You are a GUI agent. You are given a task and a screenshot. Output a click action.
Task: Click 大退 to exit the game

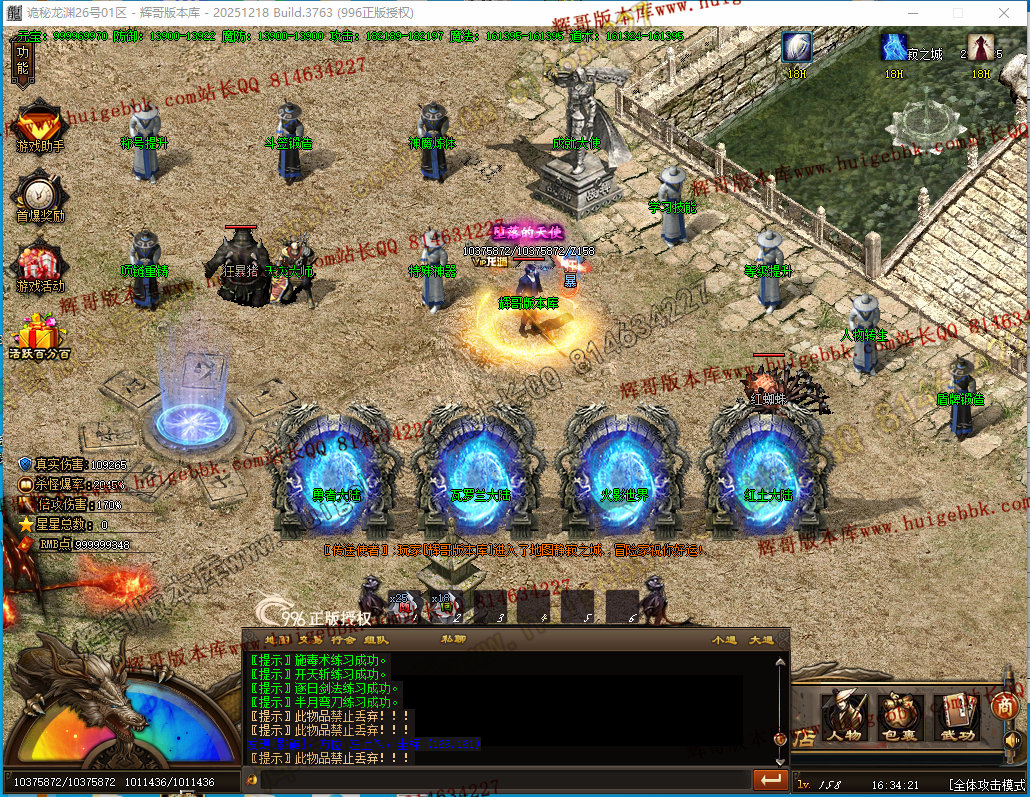click(x=762, y=638)
